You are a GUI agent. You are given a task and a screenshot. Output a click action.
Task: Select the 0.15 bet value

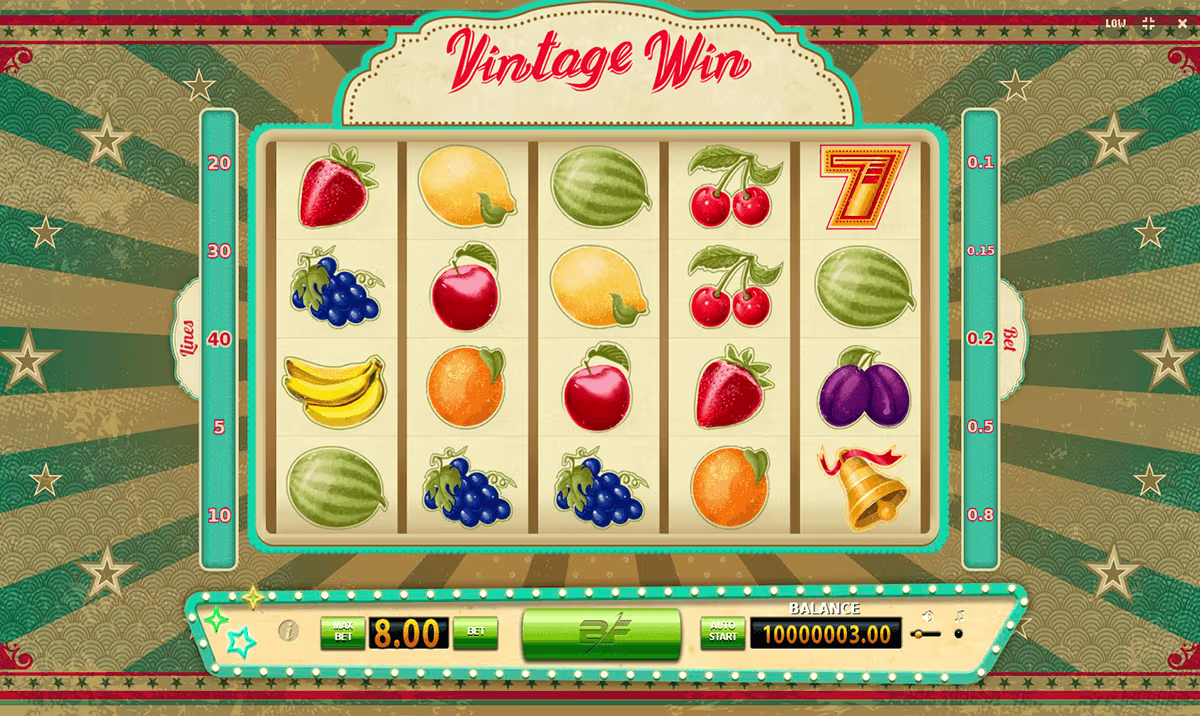980,251
